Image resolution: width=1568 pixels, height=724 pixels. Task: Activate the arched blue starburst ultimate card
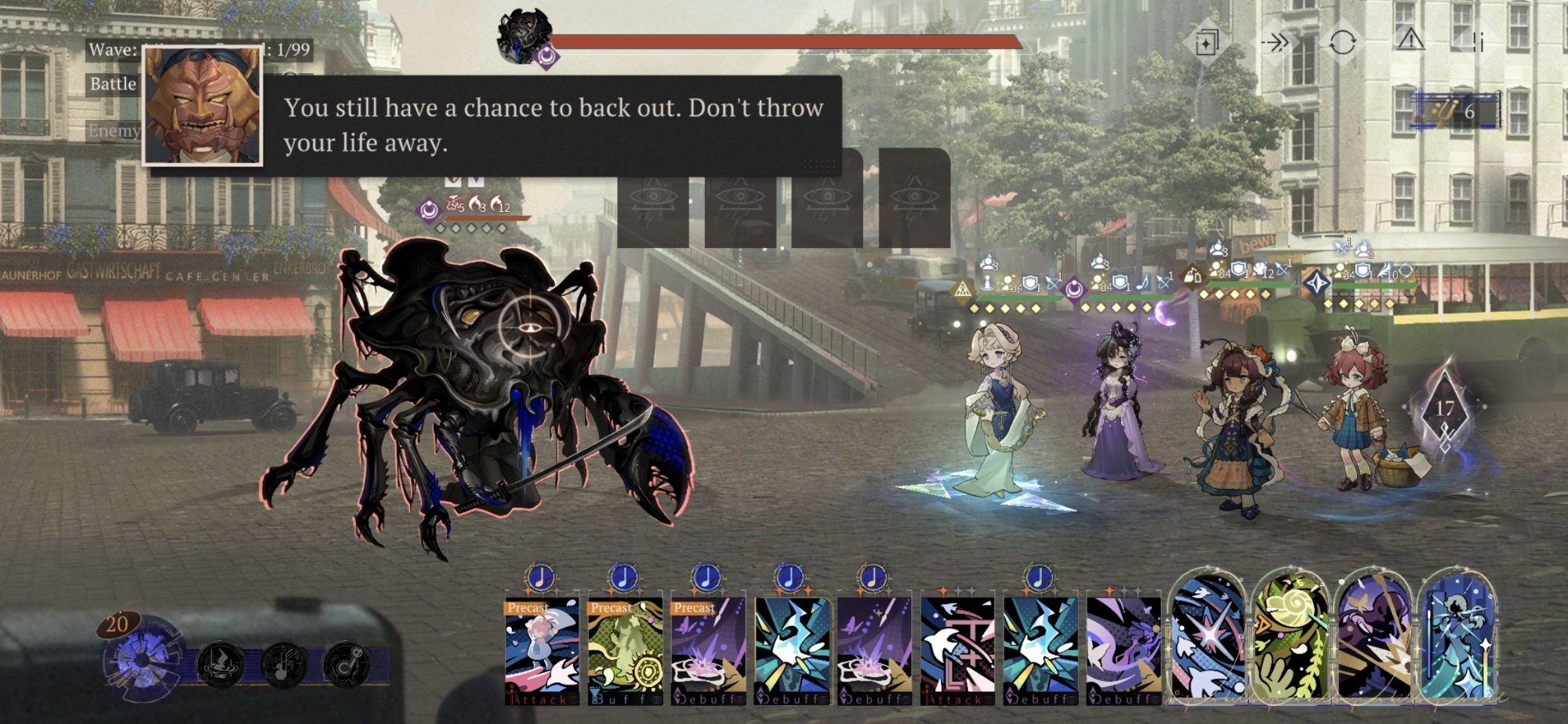coord(1207,637)
